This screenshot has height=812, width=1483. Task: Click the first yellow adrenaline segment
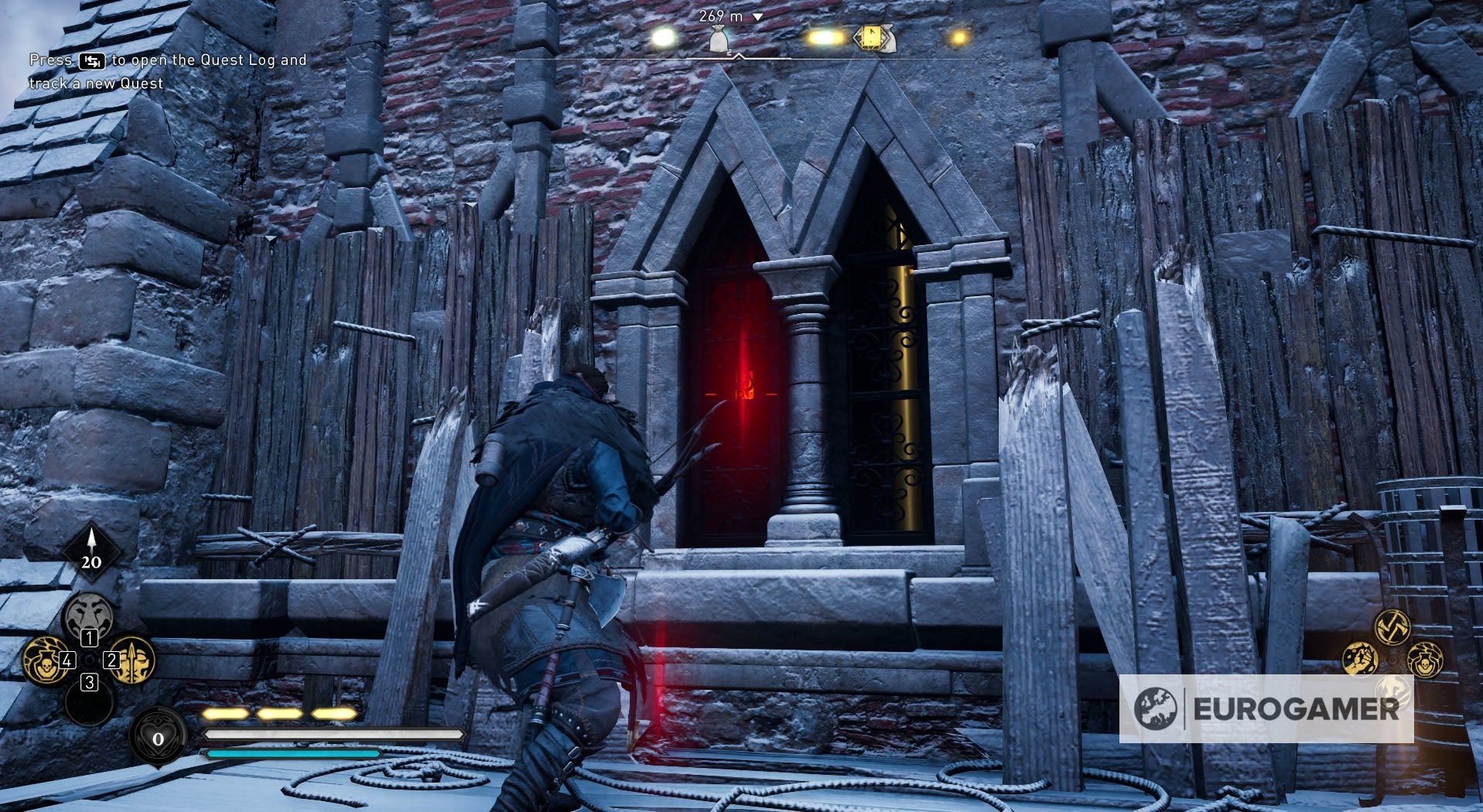[225, 715]
